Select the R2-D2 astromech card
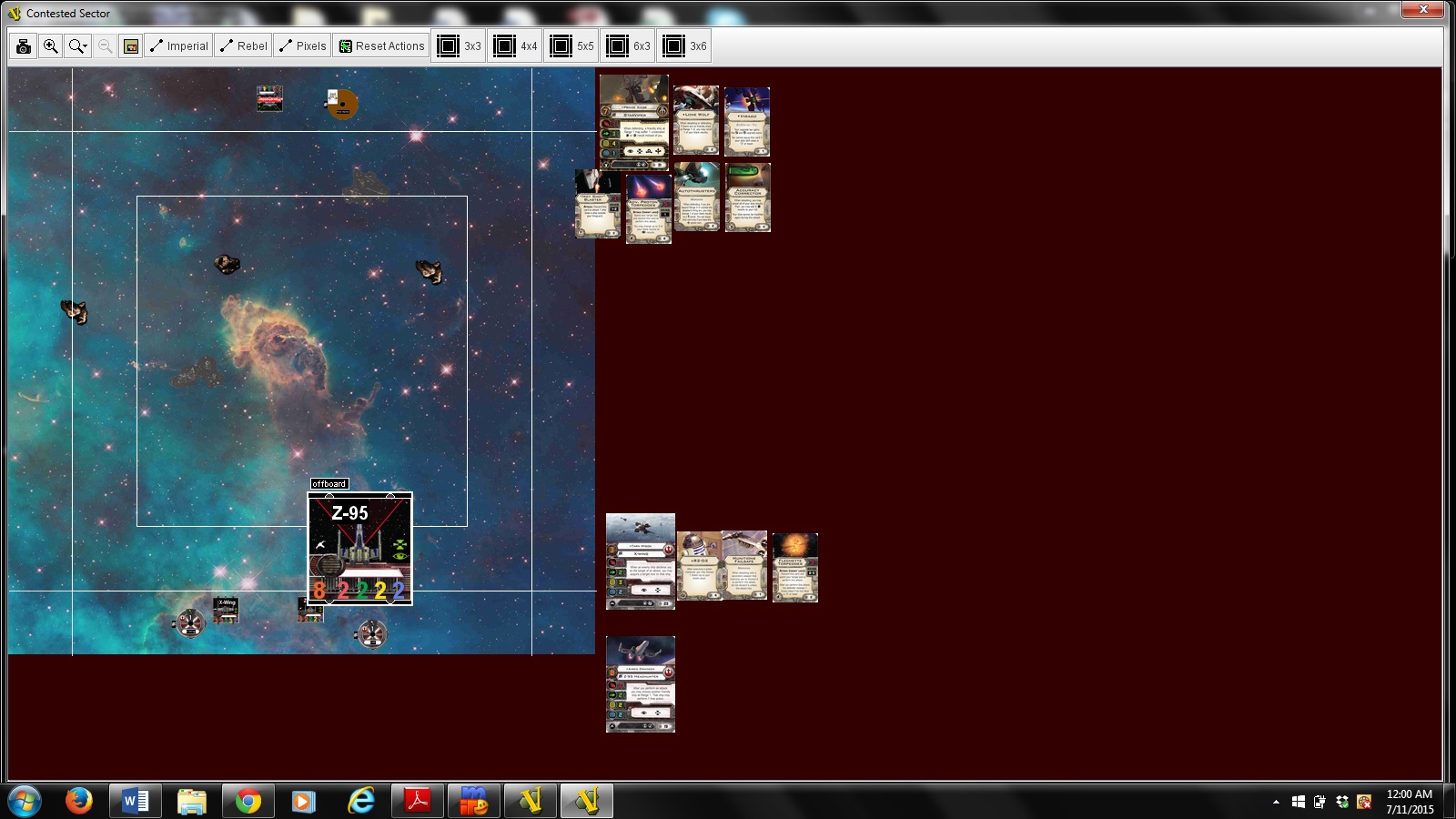 699,566
